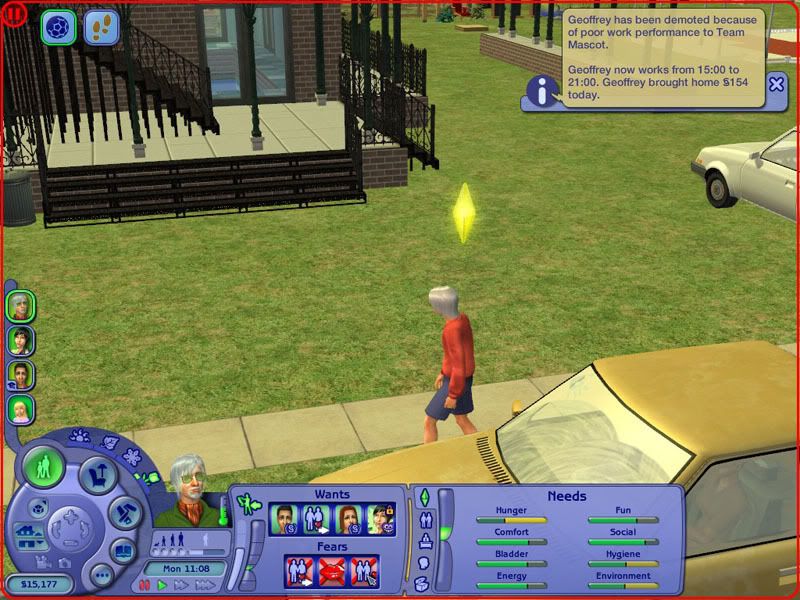Viewport: 800px width, 600px height.
Task: Open the storybook Story mode button
Action: click(x=121, y=551)
